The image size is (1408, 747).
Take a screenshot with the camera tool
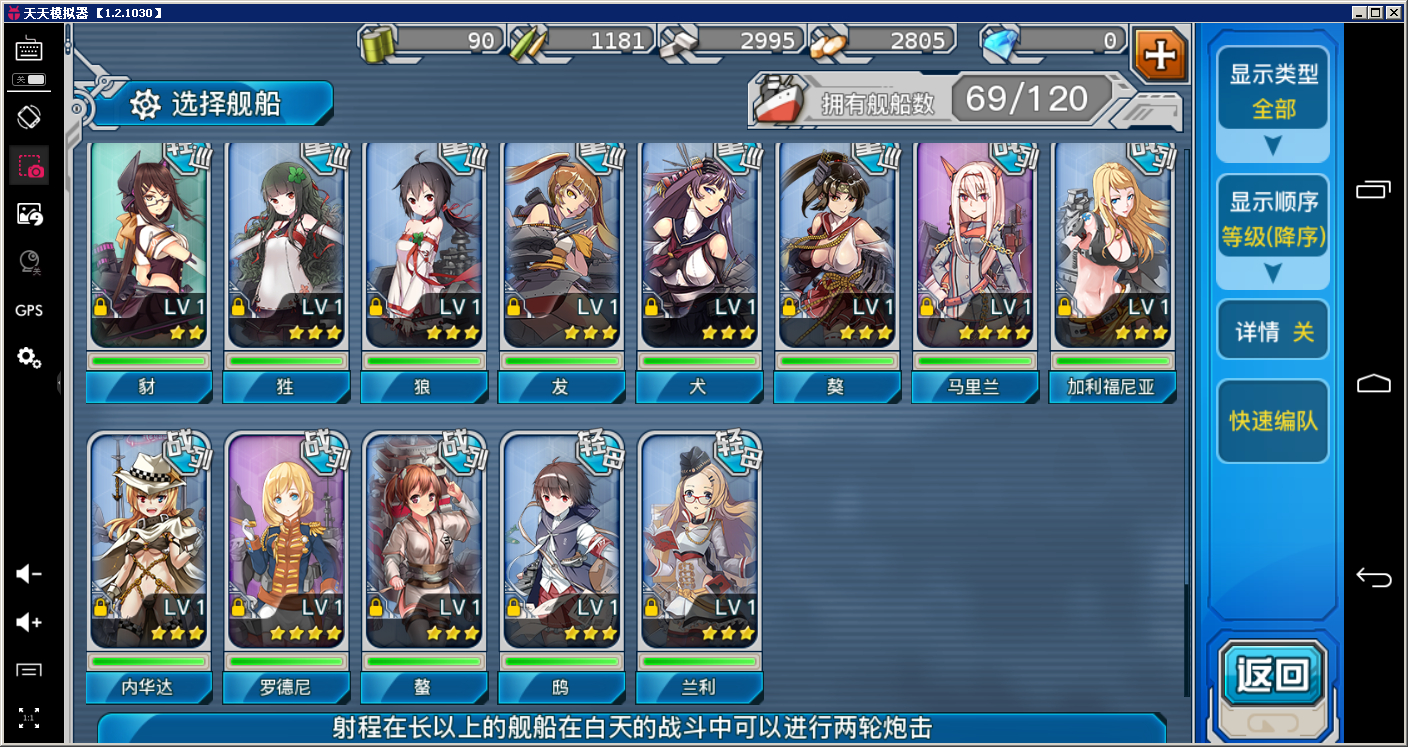pyautogui.click(x=29, y=165)
